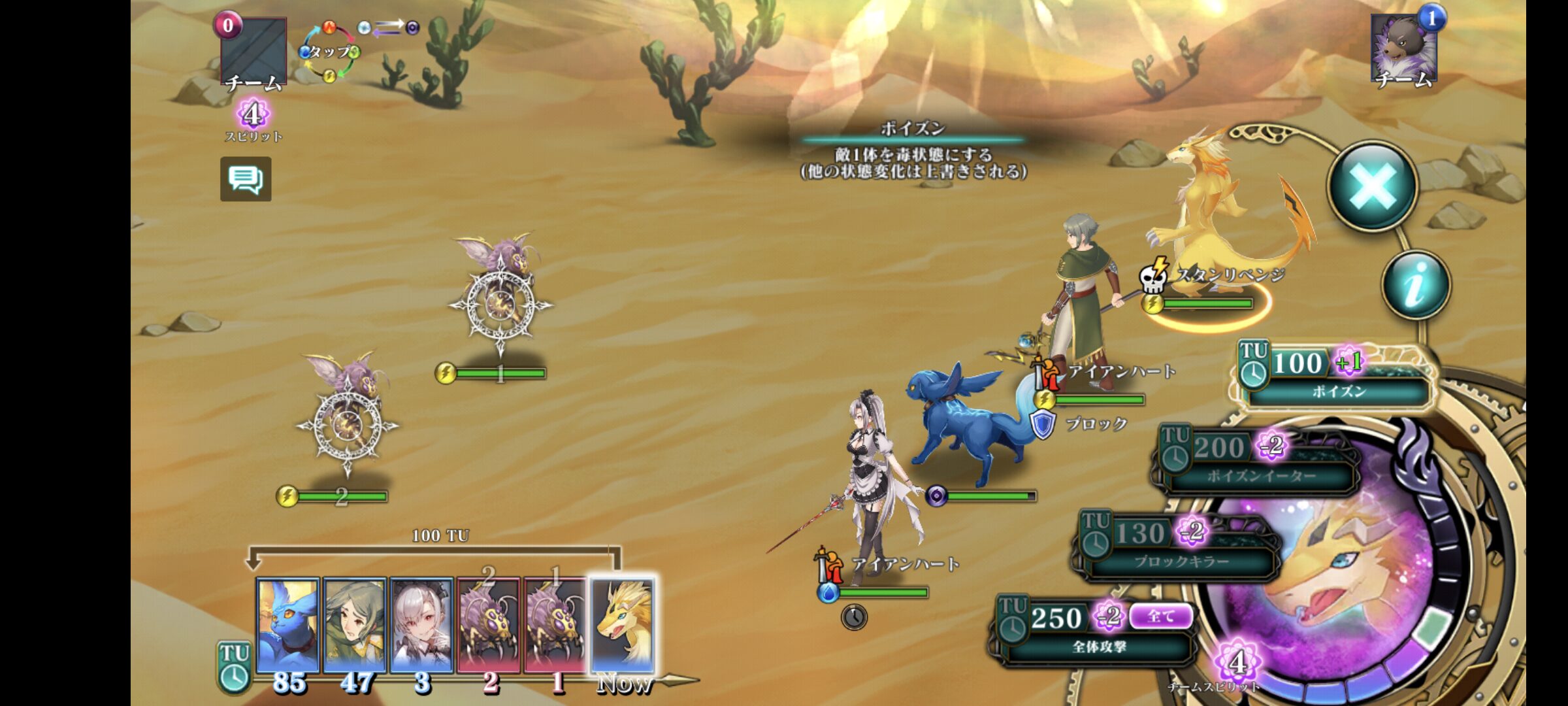
Task: Click the TU clock icon by turn order
Action: click(233, 667)
